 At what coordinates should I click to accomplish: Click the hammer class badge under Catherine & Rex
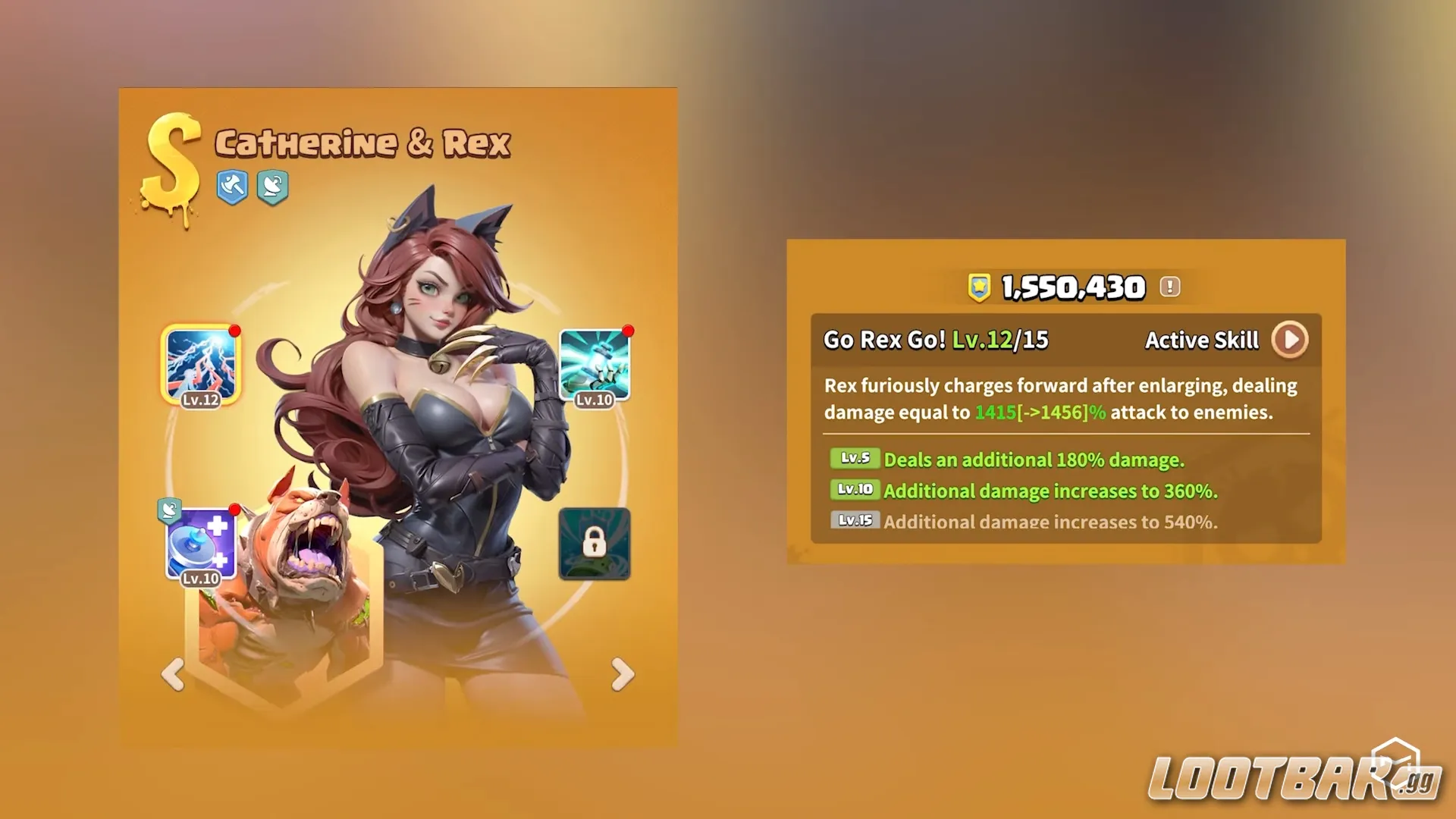tap(233, 187)
